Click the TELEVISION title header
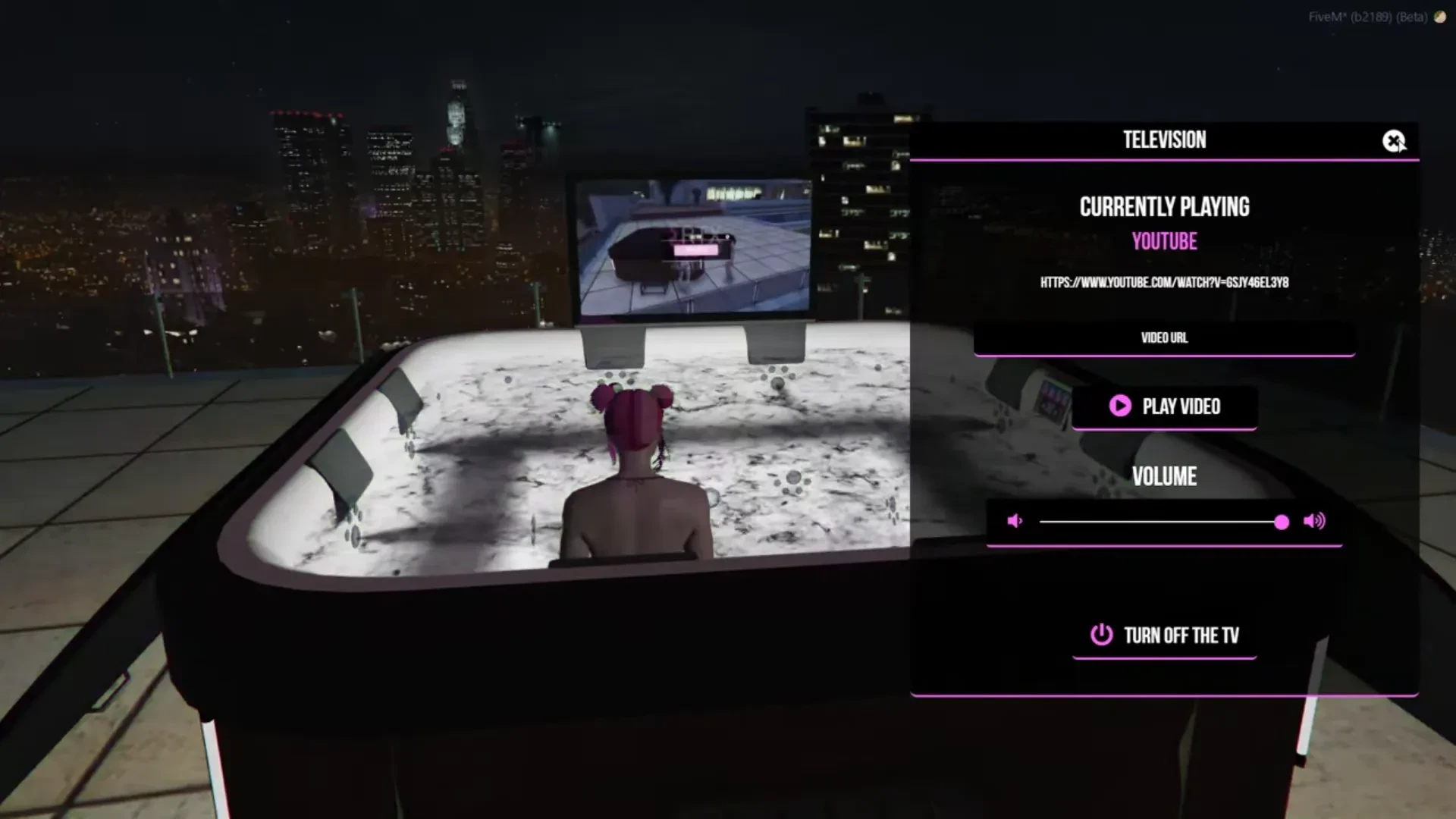This screenshot has height=819, width=1456. coord(1164,140)
